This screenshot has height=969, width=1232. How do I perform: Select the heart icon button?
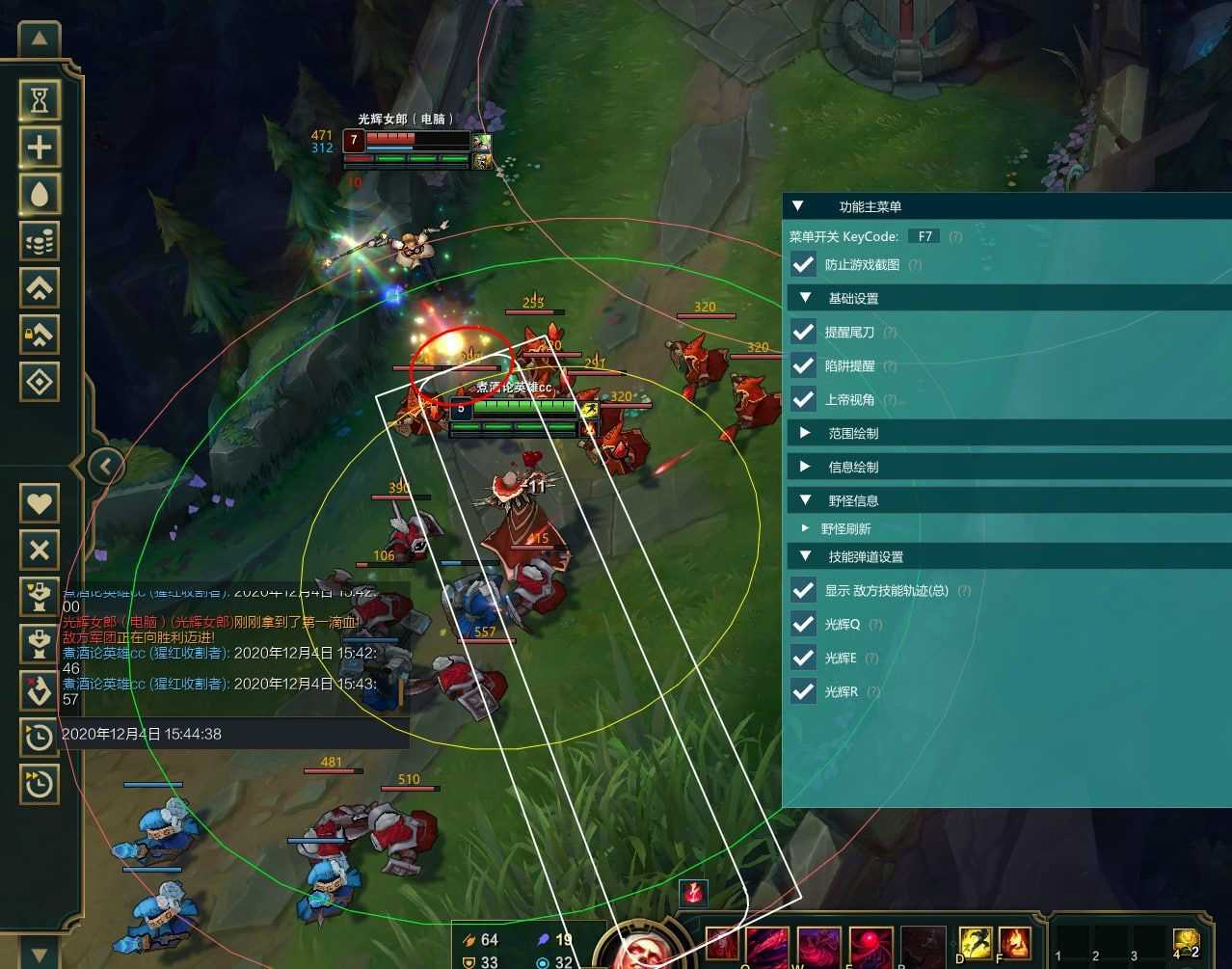point(40,502)
